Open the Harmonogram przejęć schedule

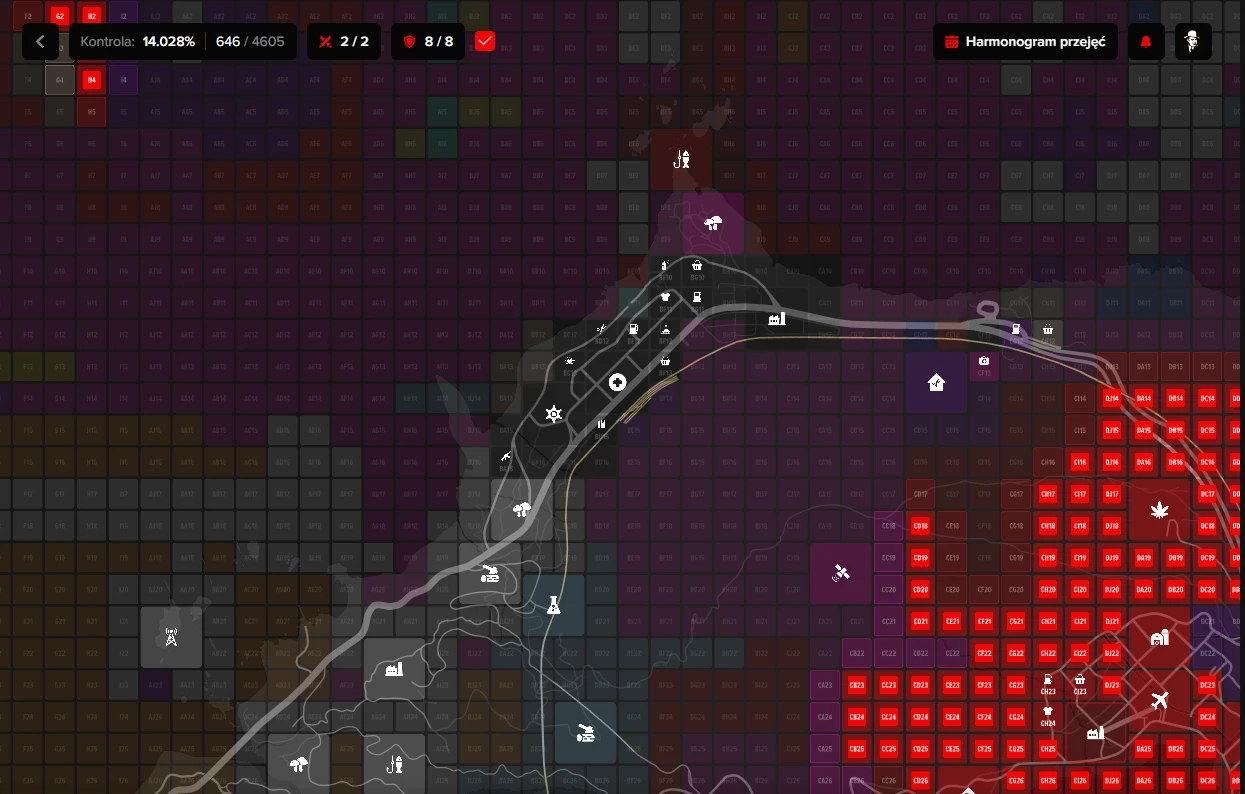click(1025, 42)
